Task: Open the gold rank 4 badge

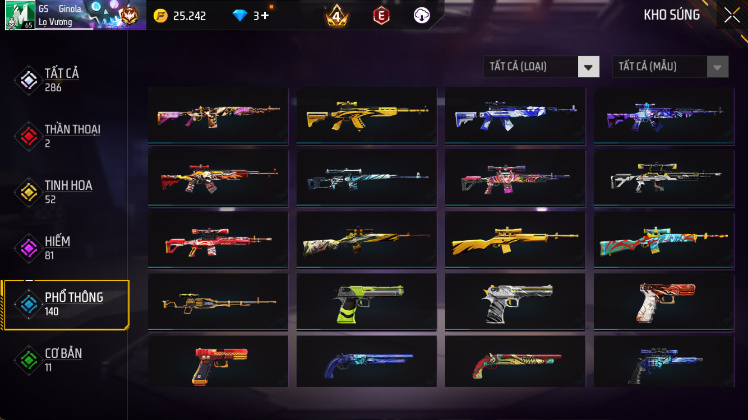Action: [337, 15]
